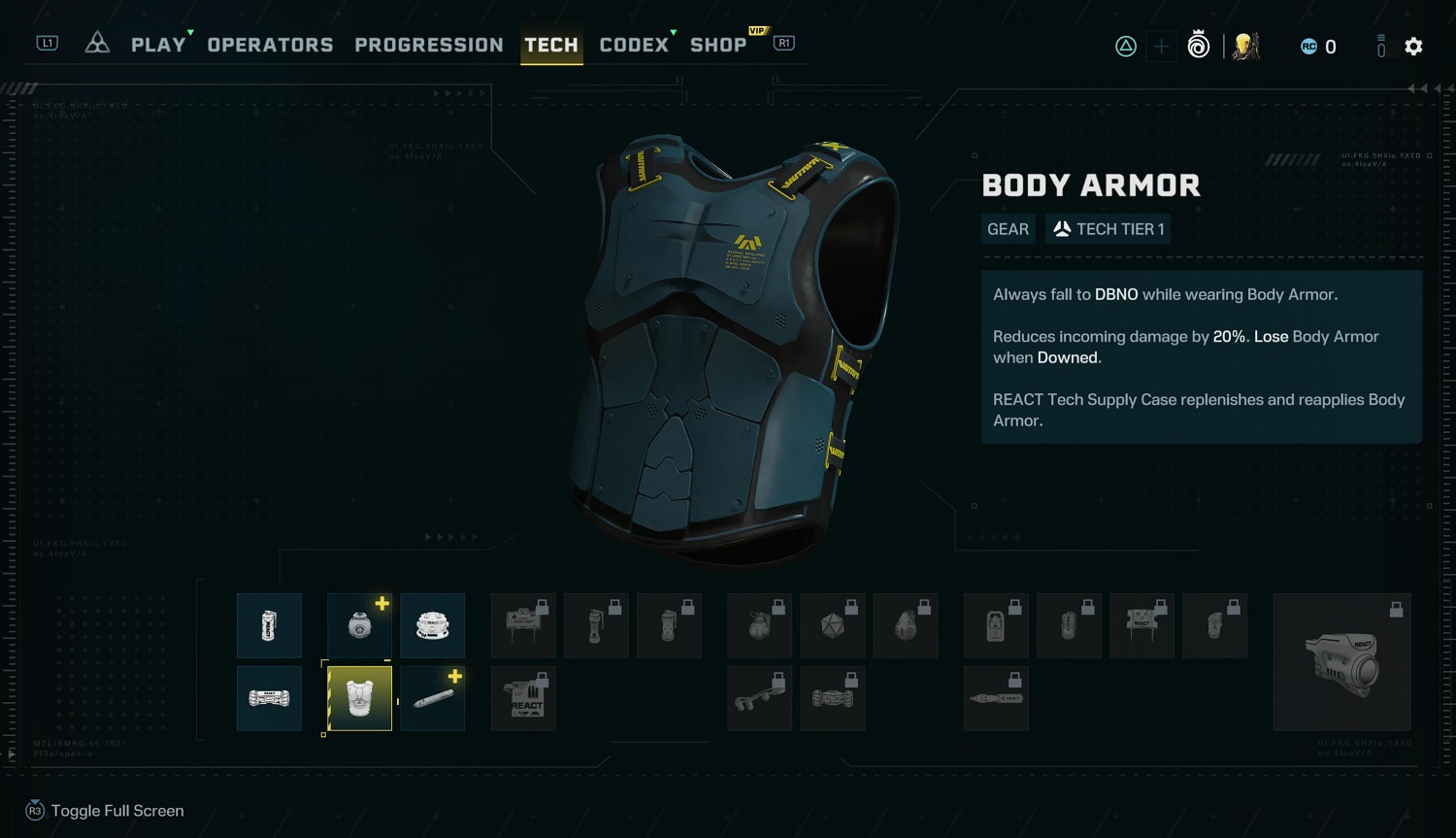Switch to the Play tab
Screen dimensions: 1456x838
click(x=158, y=45)
